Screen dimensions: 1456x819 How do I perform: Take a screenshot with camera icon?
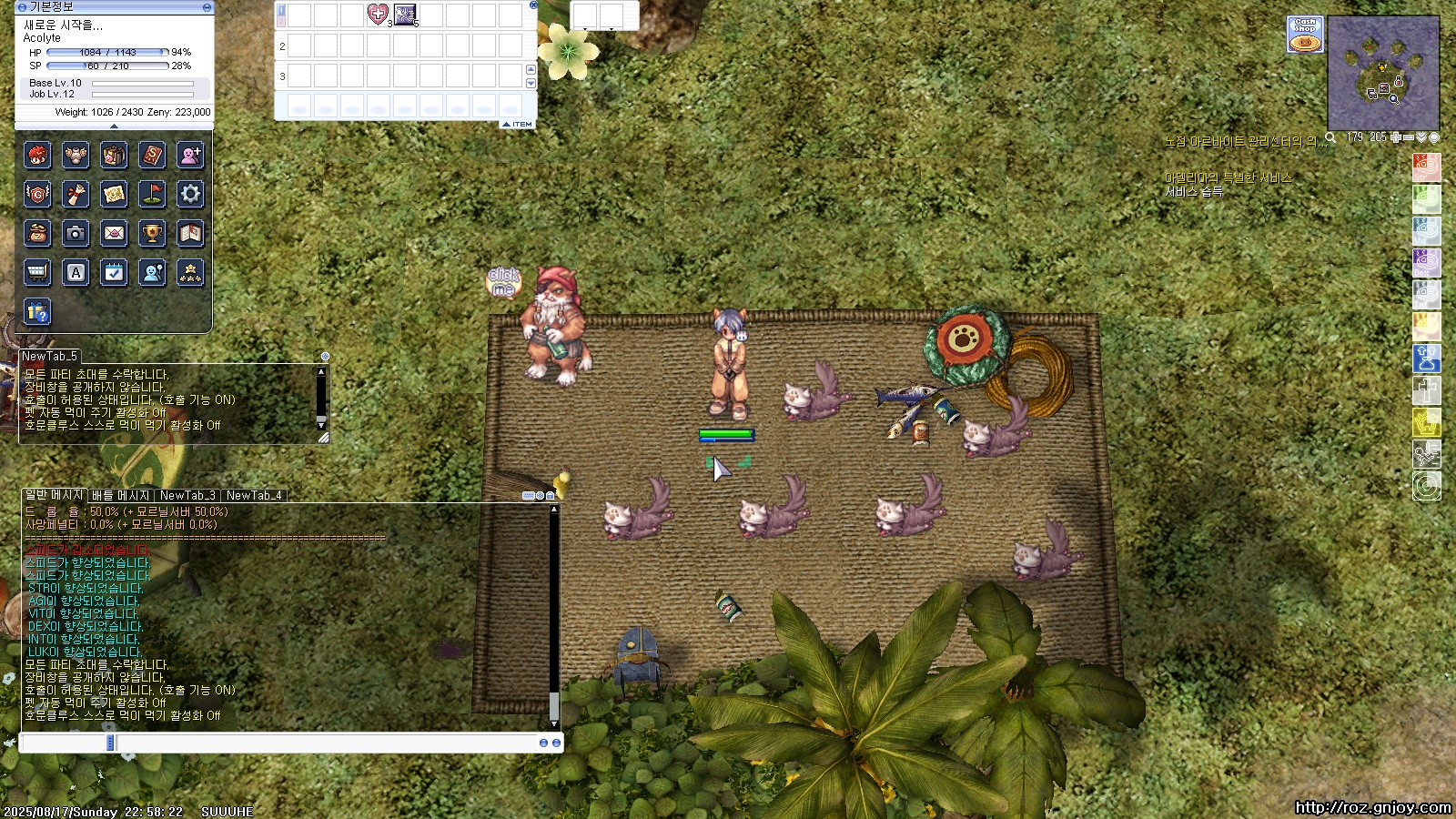tap(76, 233)
